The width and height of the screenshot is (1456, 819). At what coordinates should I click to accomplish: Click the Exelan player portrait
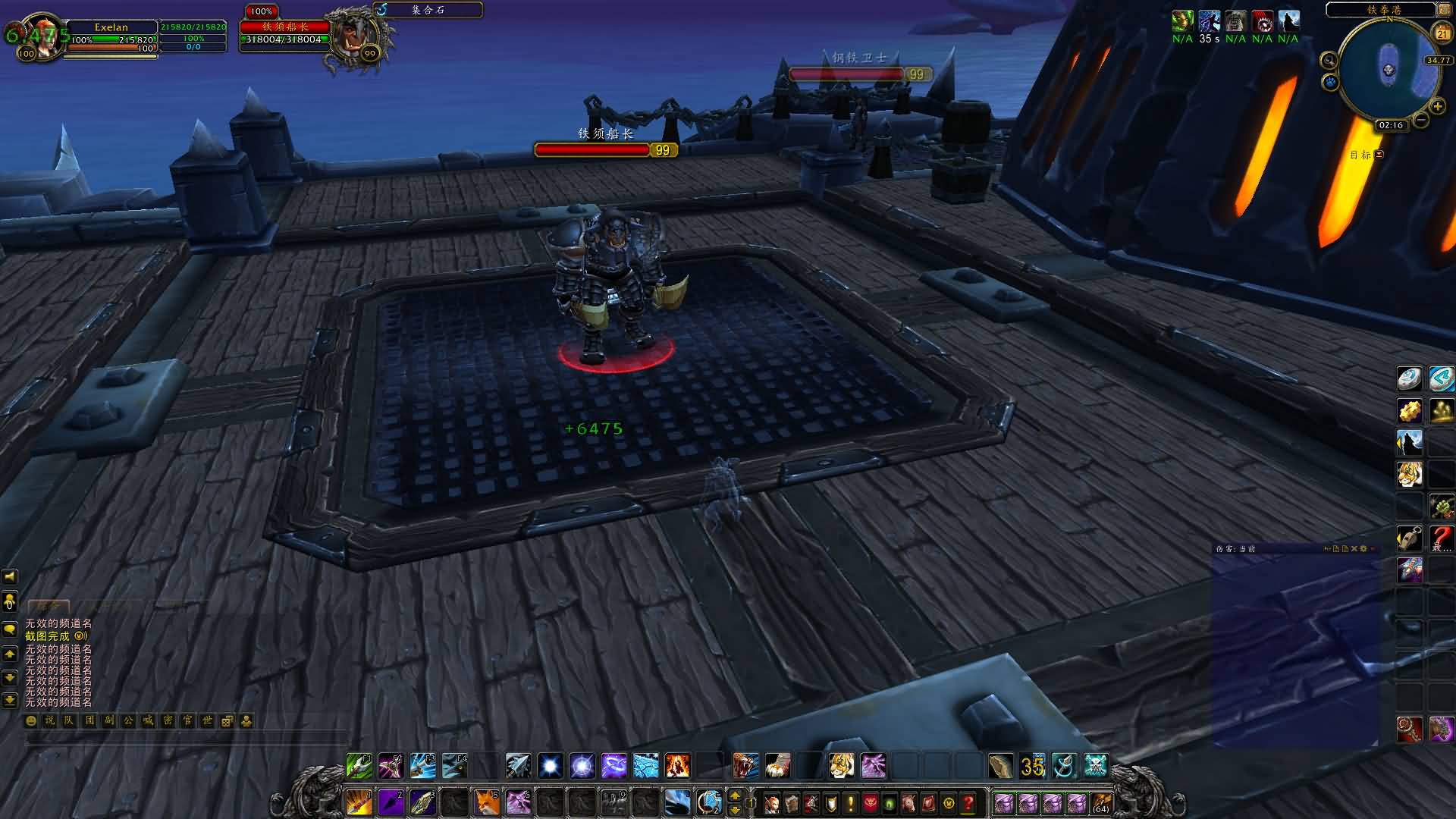click(38, 36)
